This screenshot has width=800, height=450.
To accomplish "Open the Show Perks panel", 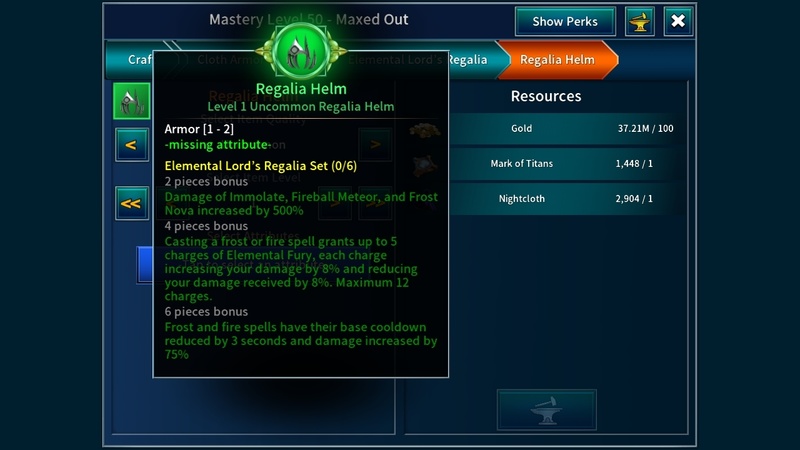I will (x=565, y=21).
